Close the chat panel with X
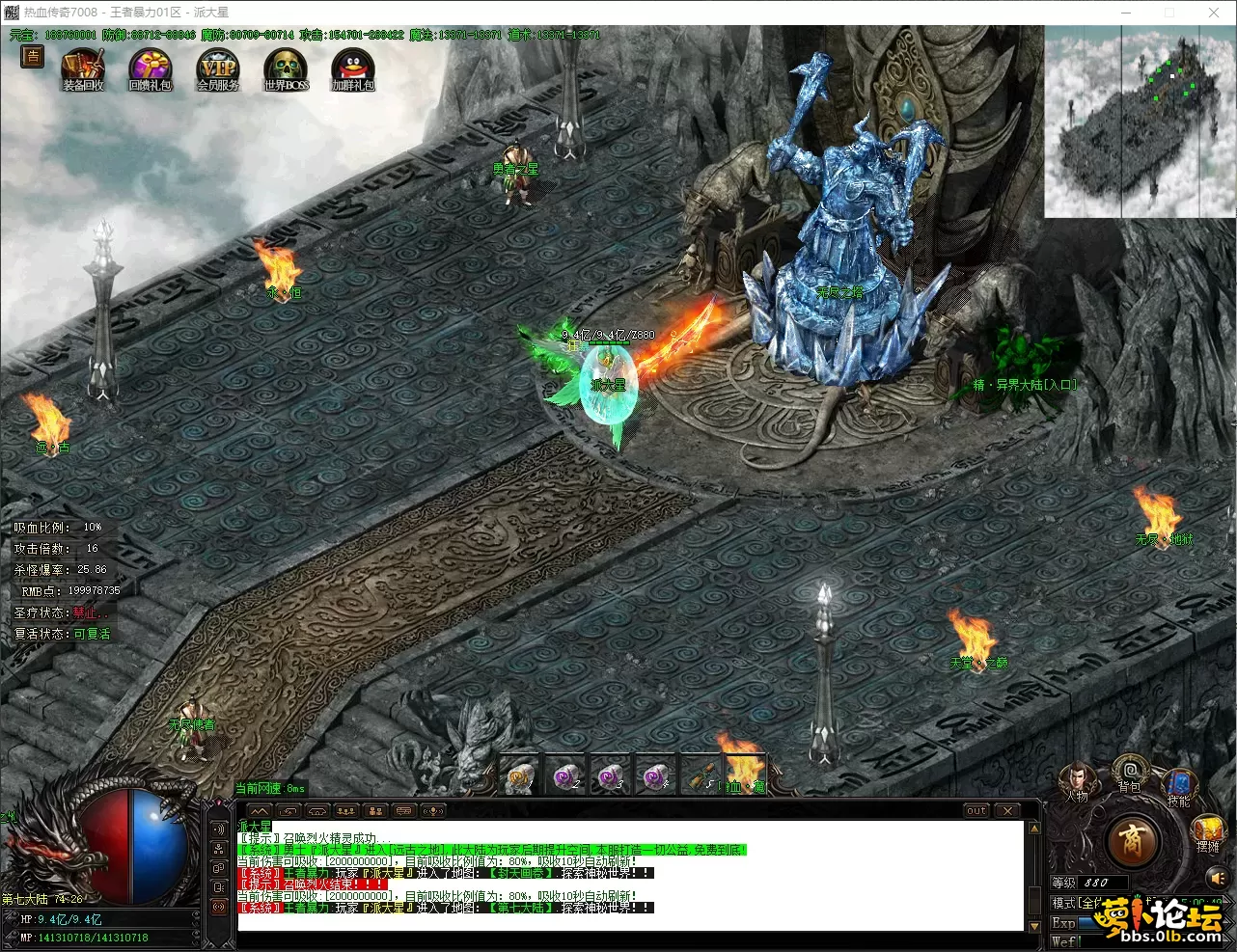The image size is (1237, 952). [x=1006, y=811]
